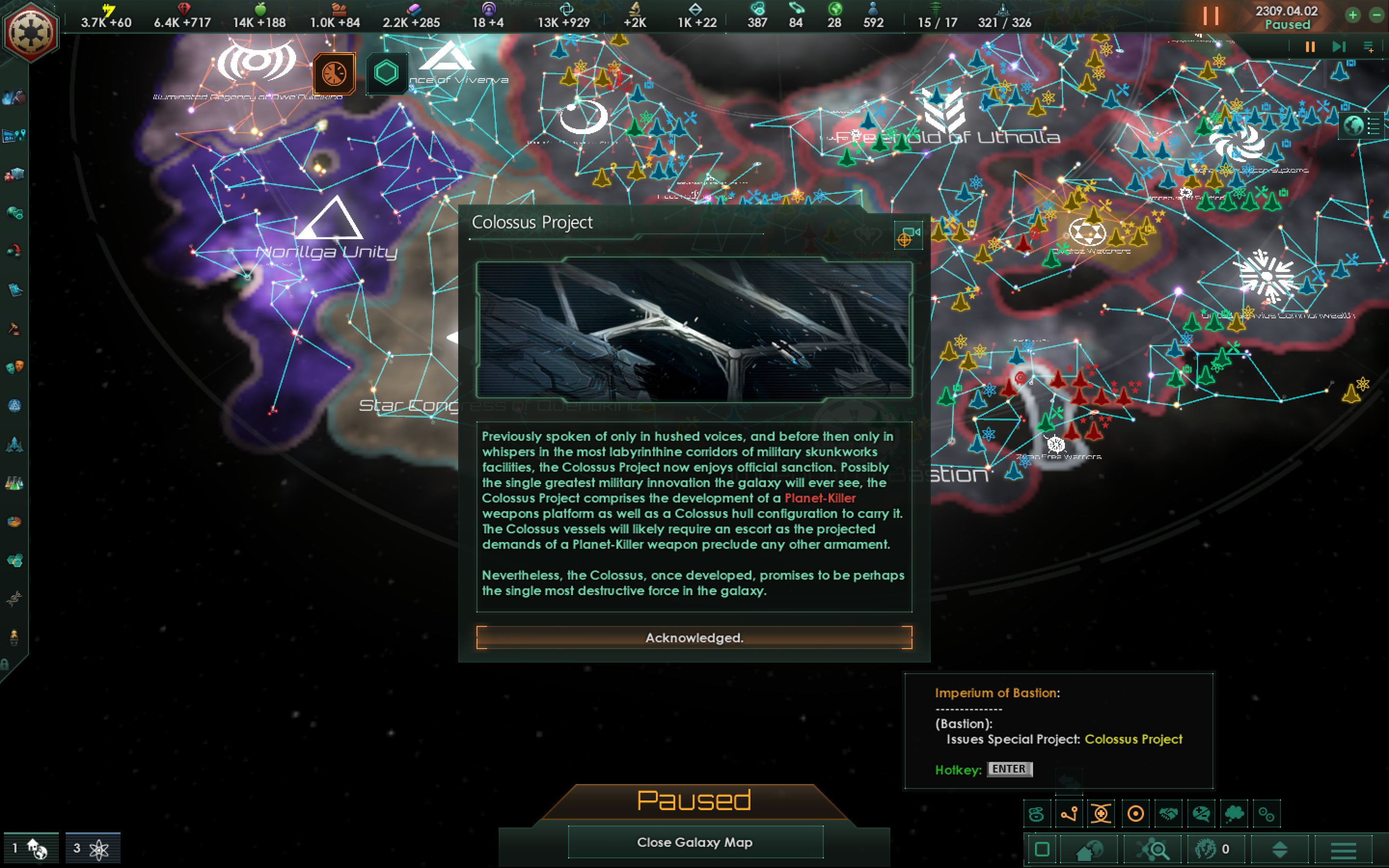Expand all outliner sections with the double-arrow
1389x868 pixels.
1281,850
